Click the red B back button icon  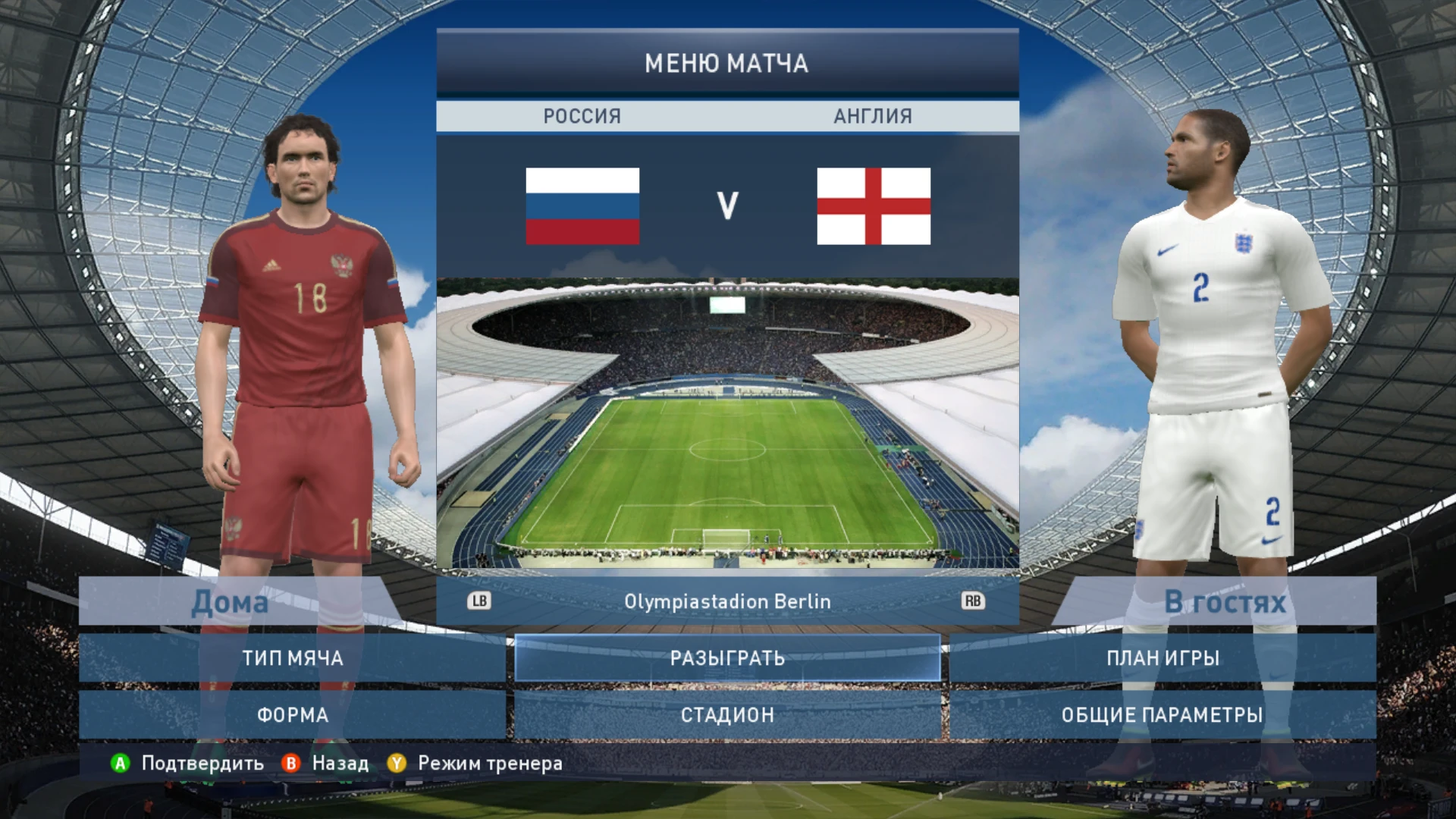coord(290,764)
